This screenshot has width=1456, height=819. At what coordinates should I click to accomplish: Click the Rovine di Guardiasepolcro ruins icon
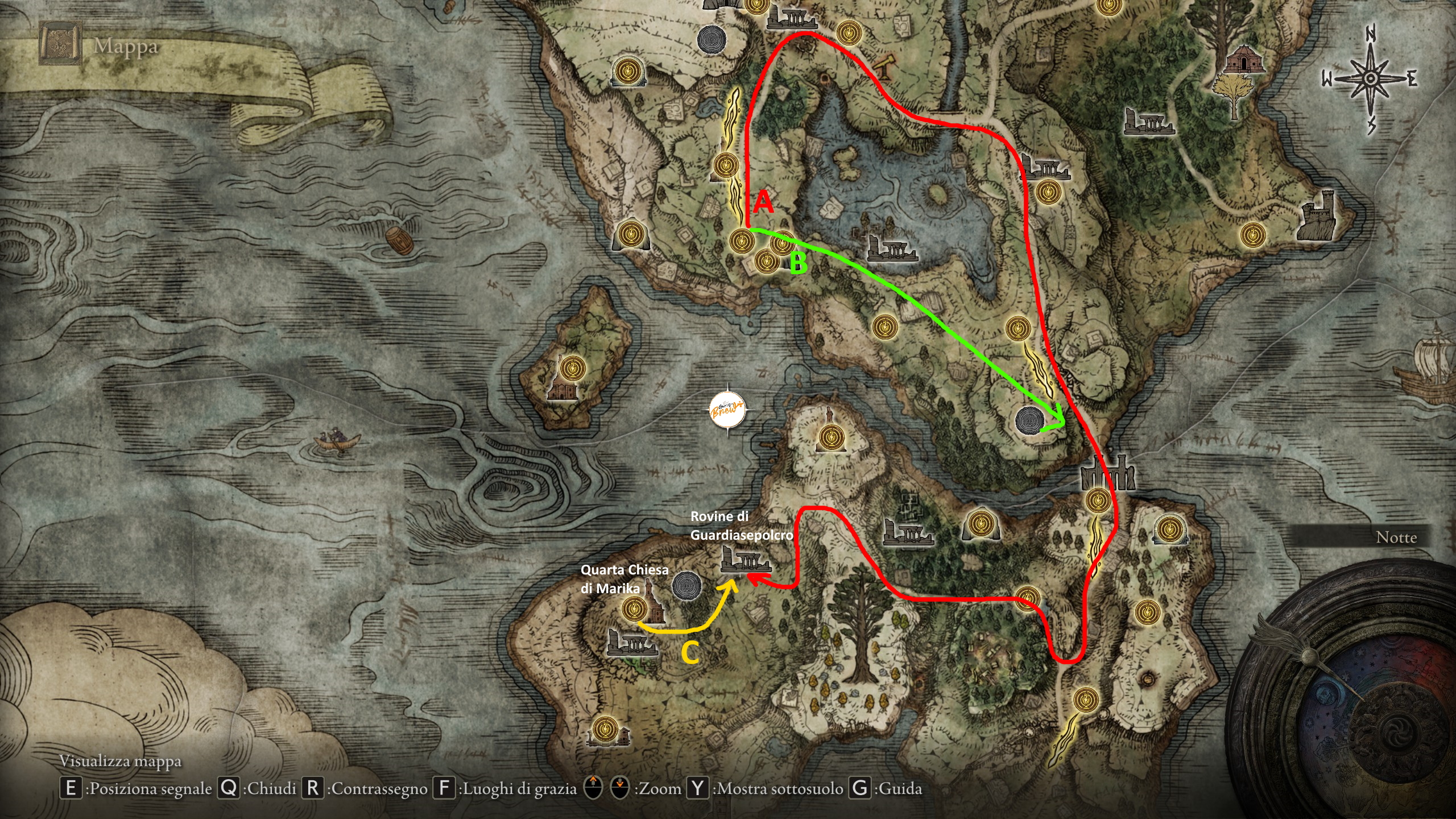(745, 559)
